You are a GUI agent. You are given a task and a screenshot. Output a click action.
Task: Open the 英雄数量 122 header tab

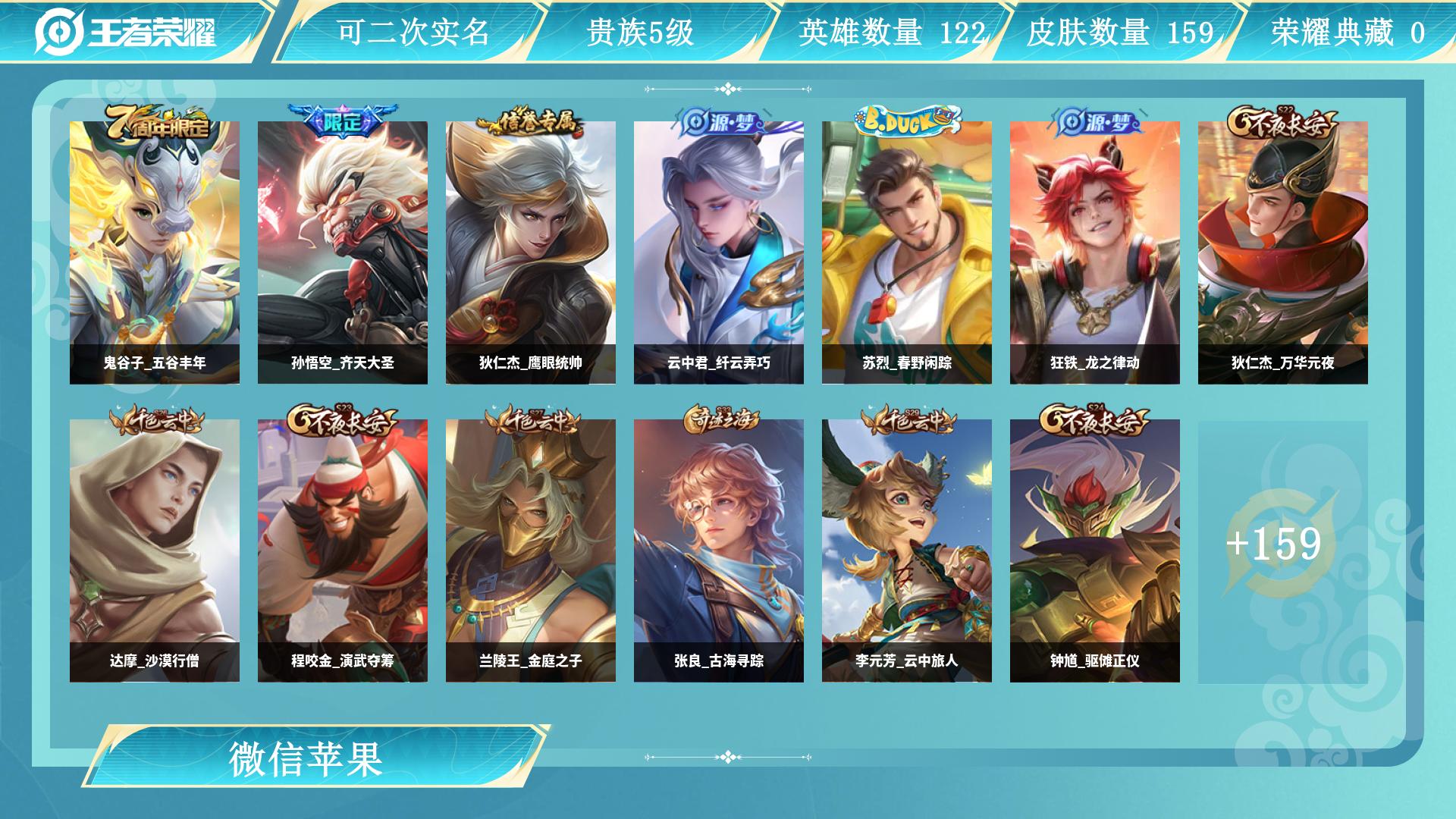coord(891,32)
